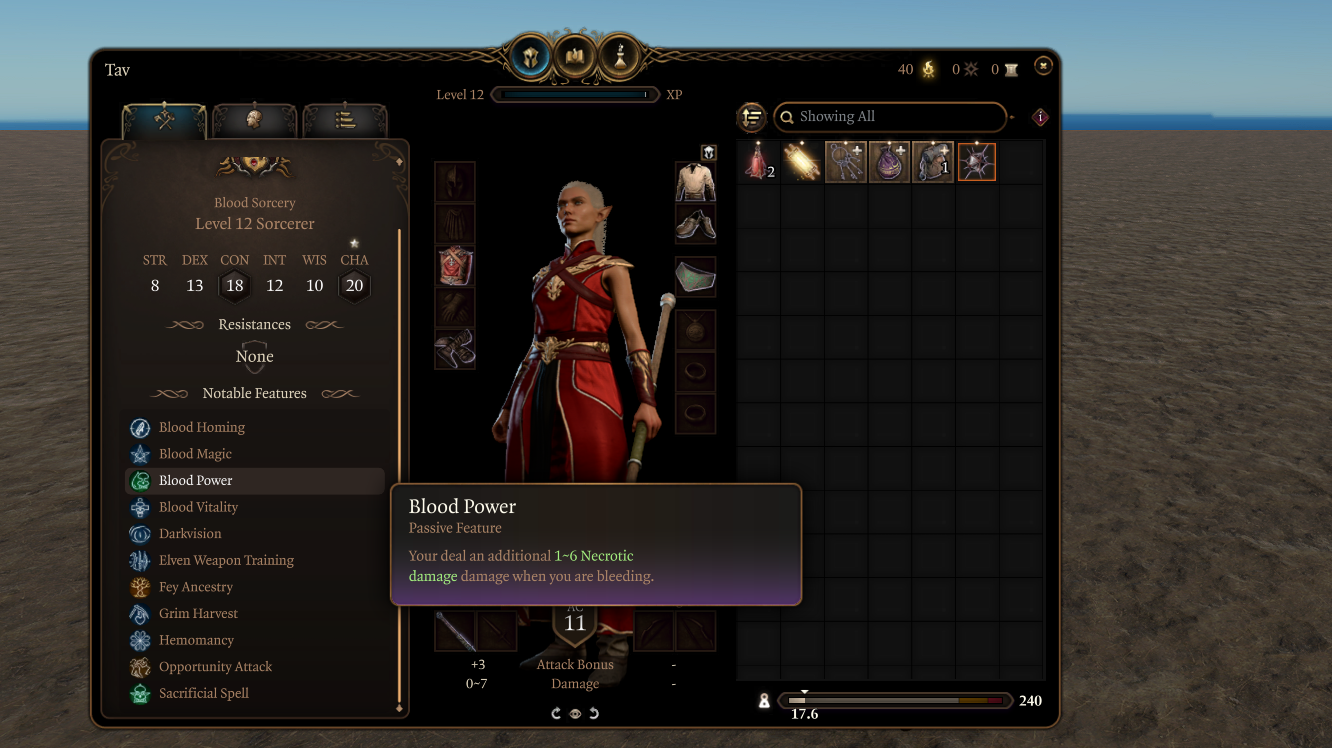Open the list-style proficiencies tab
Screen dimensions: 1332x748
tap(345, 120)
